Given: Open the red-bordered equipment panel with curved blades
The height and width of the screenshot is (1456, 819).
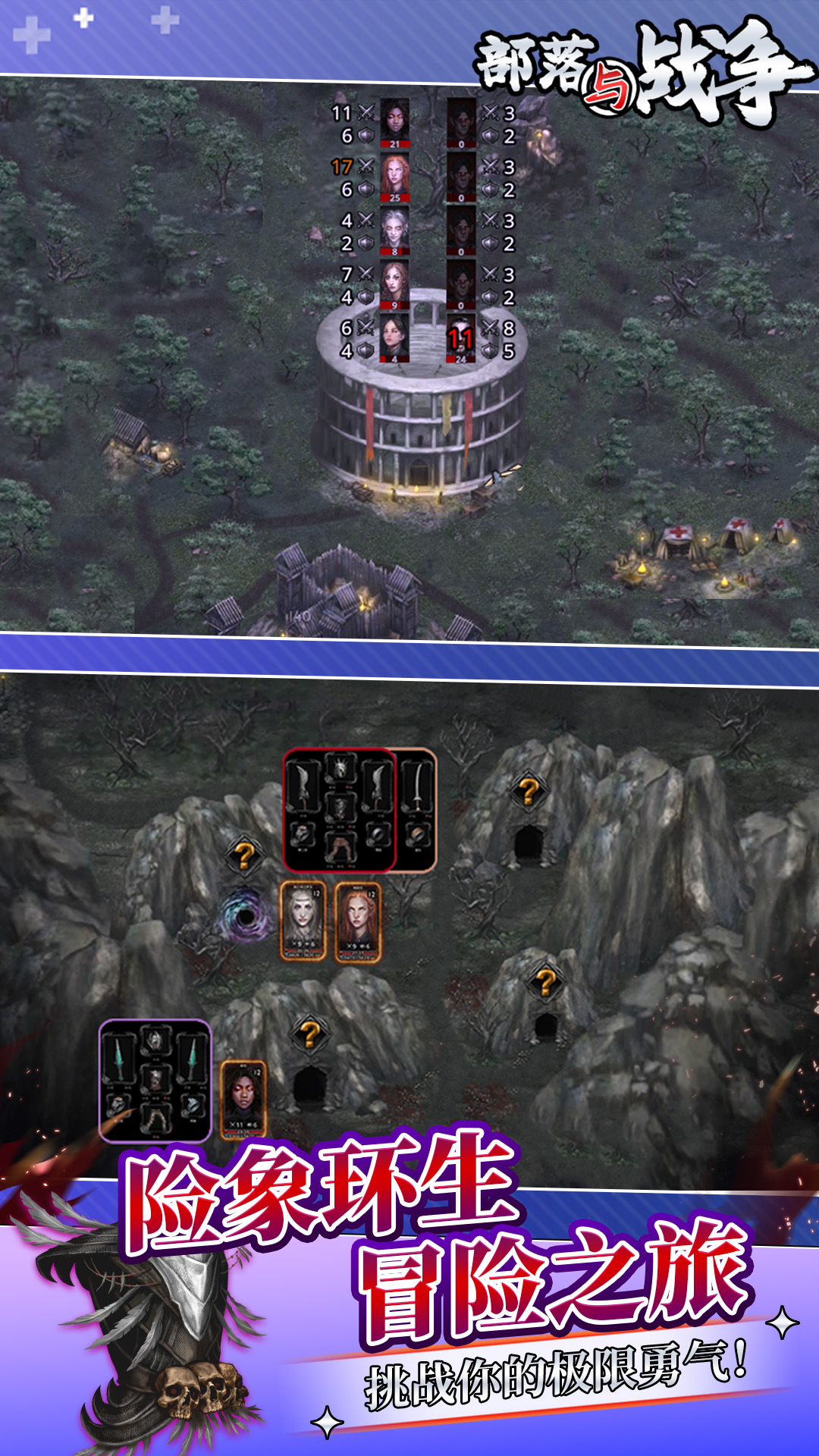Looking at the screenshot, I should coord(339,810).
